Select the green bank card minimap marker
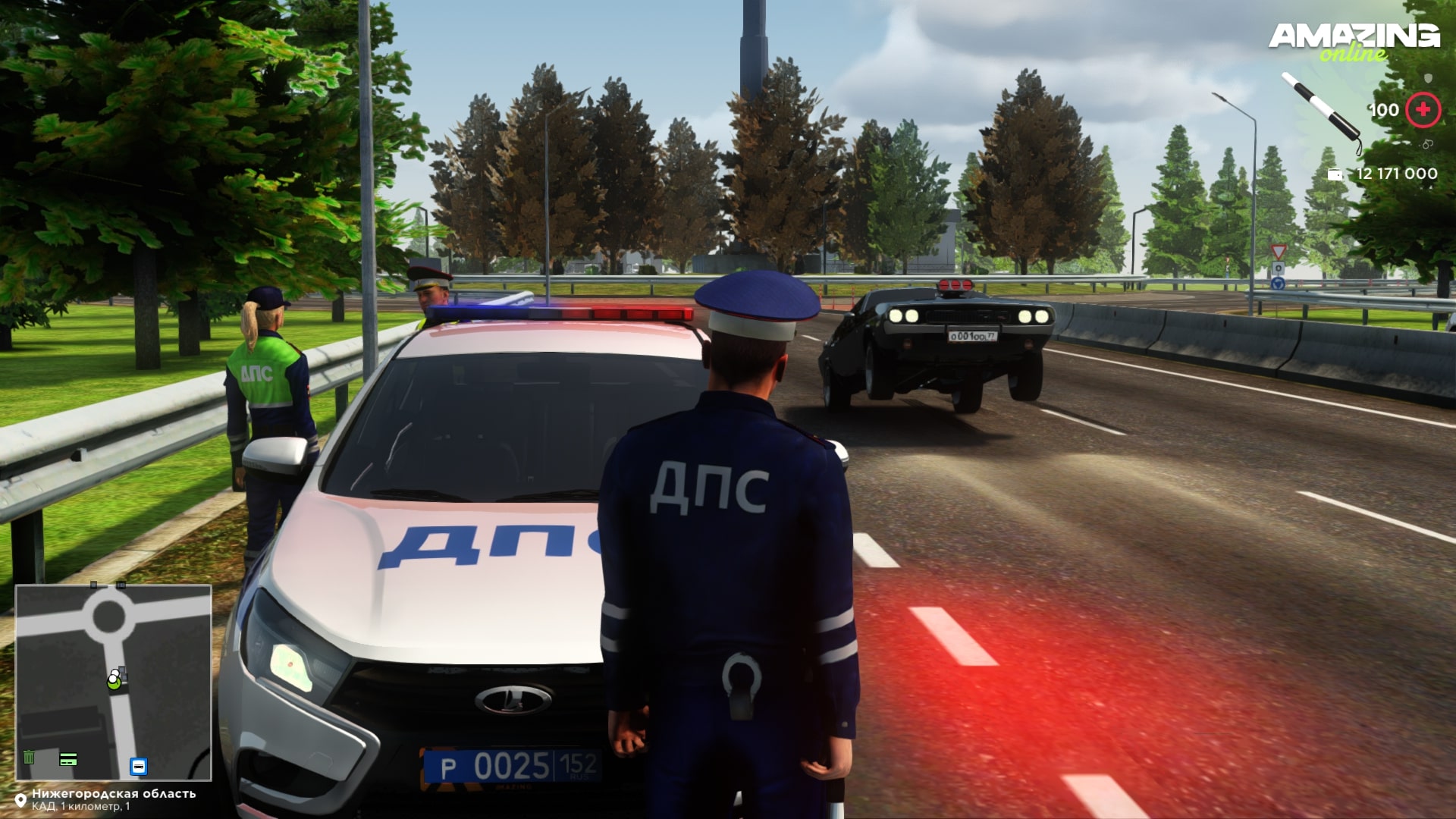Viewport: 1456px width, 819px height. point(69,758)
